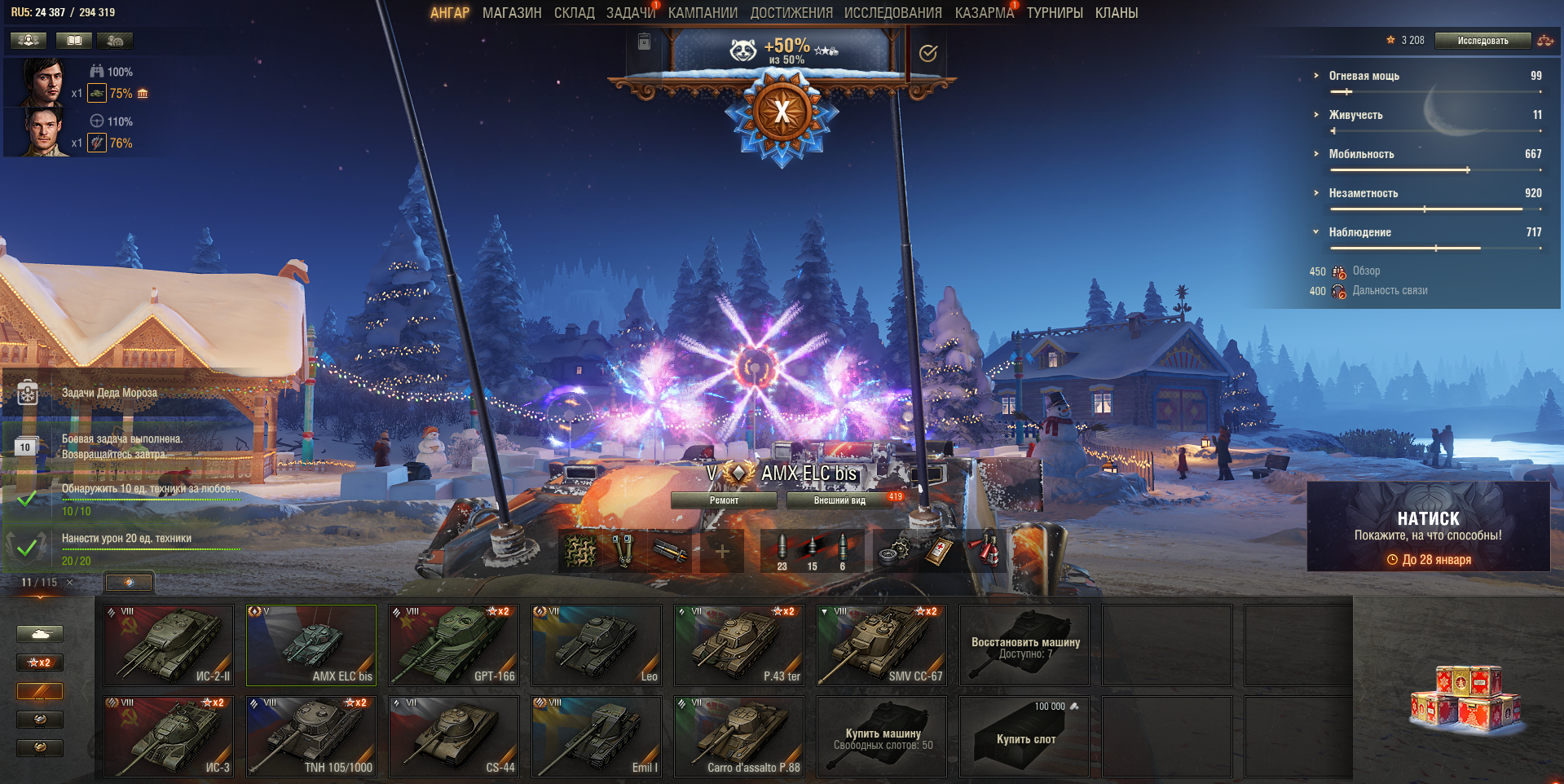
Task: Open the Задачи Деда Мороза tasks panel
Action: [x=109, y=393]
